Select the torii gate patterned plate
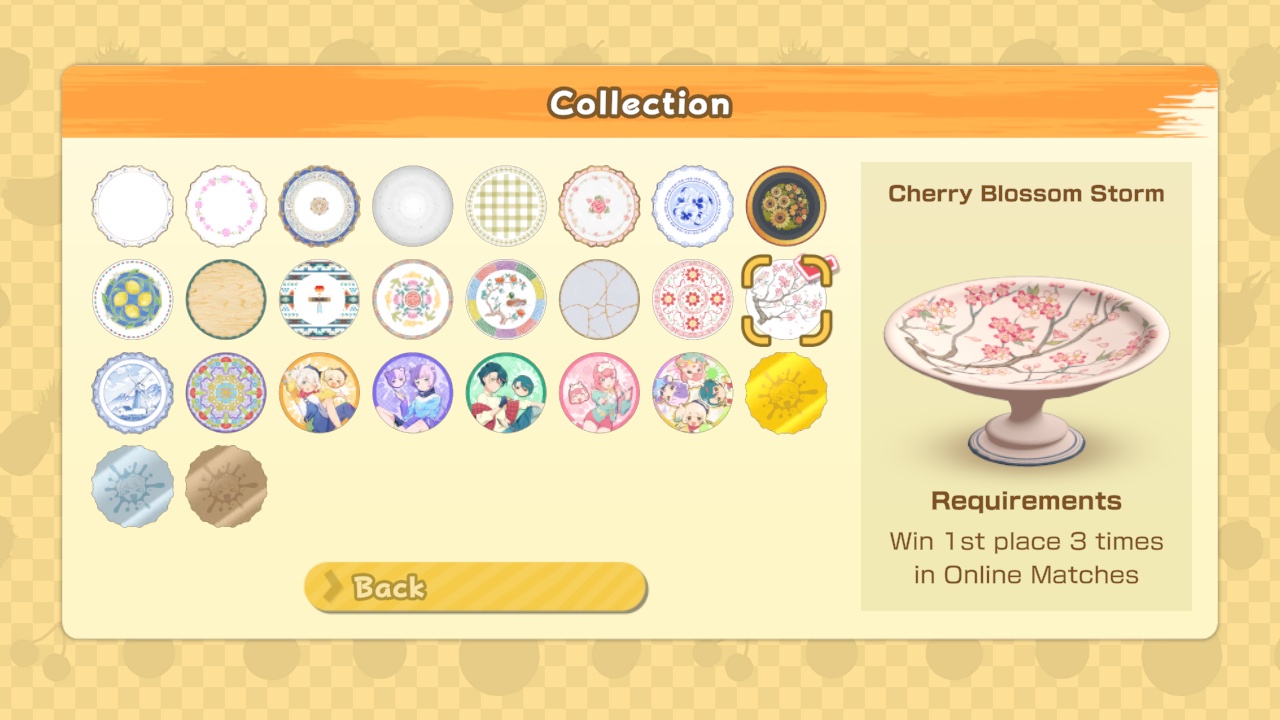The height and width of the screenshot is (720, 1280). (319, 299)
